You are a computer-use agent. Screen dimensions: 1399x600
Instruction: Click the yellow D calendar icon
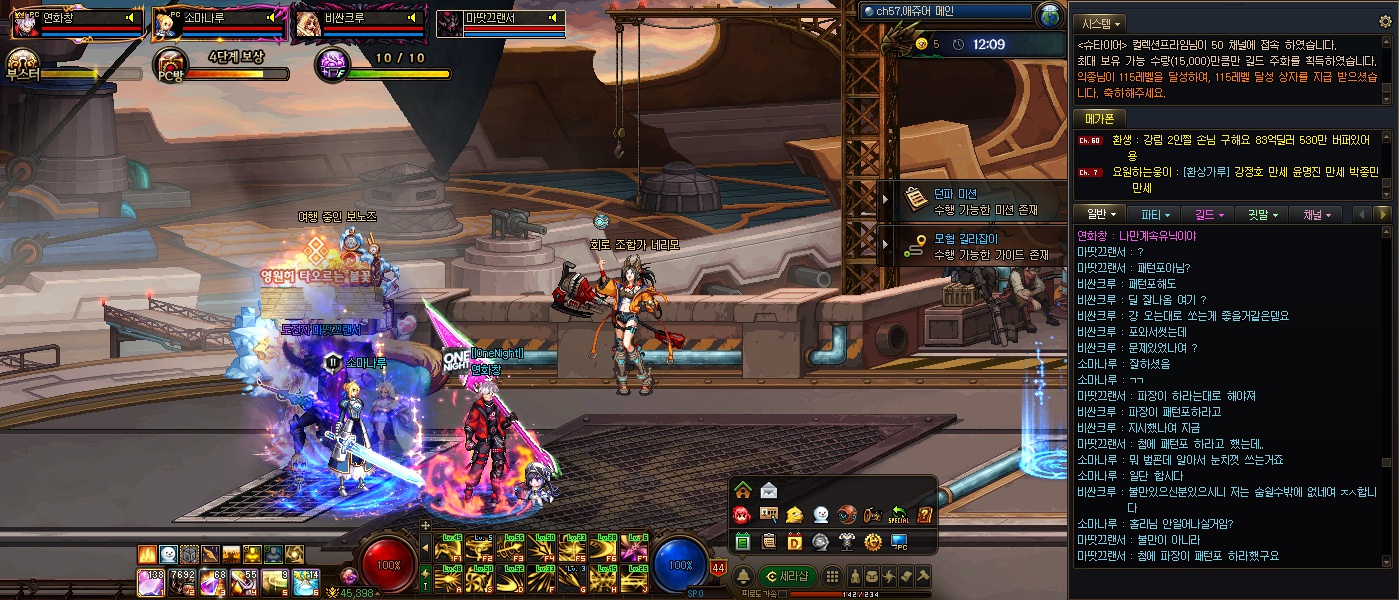click(795, 542)
